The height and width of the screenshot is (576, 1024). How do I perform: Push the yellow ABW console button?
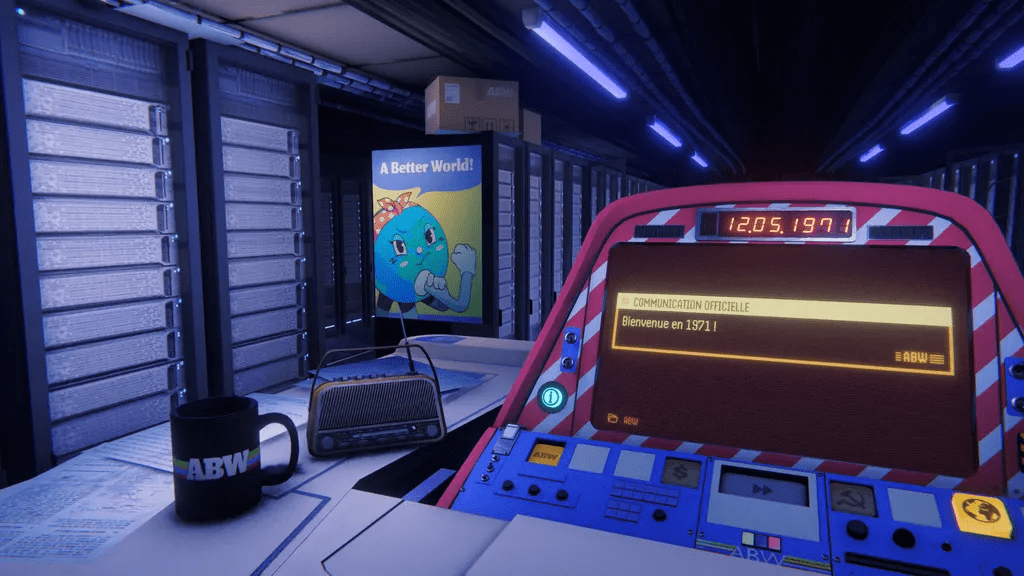pos(544,455)
